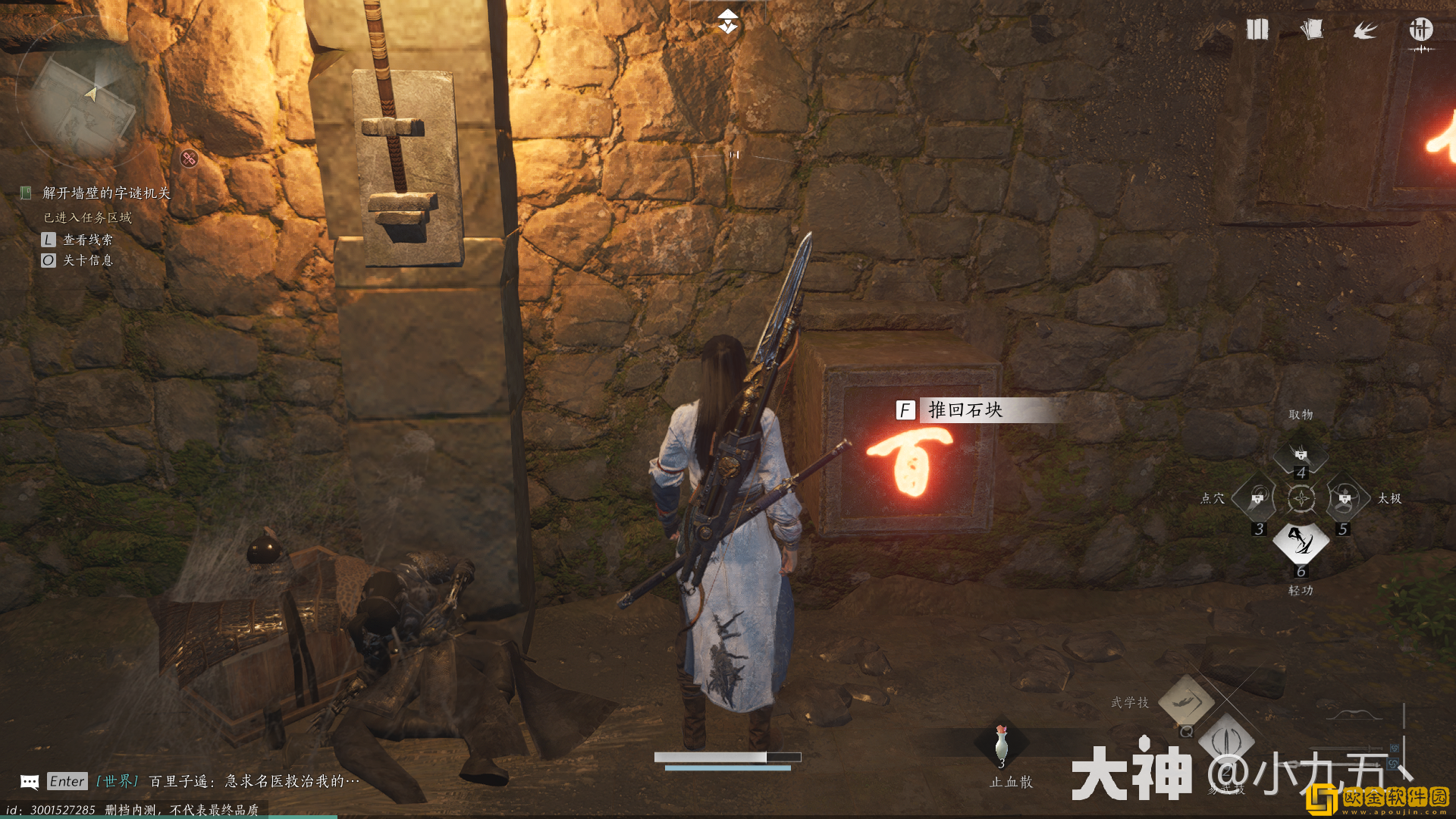The height and width of the screenshot is (819, 1456).
Task: Select the 取物 item-grab skill
Action: coord(1301,455)
